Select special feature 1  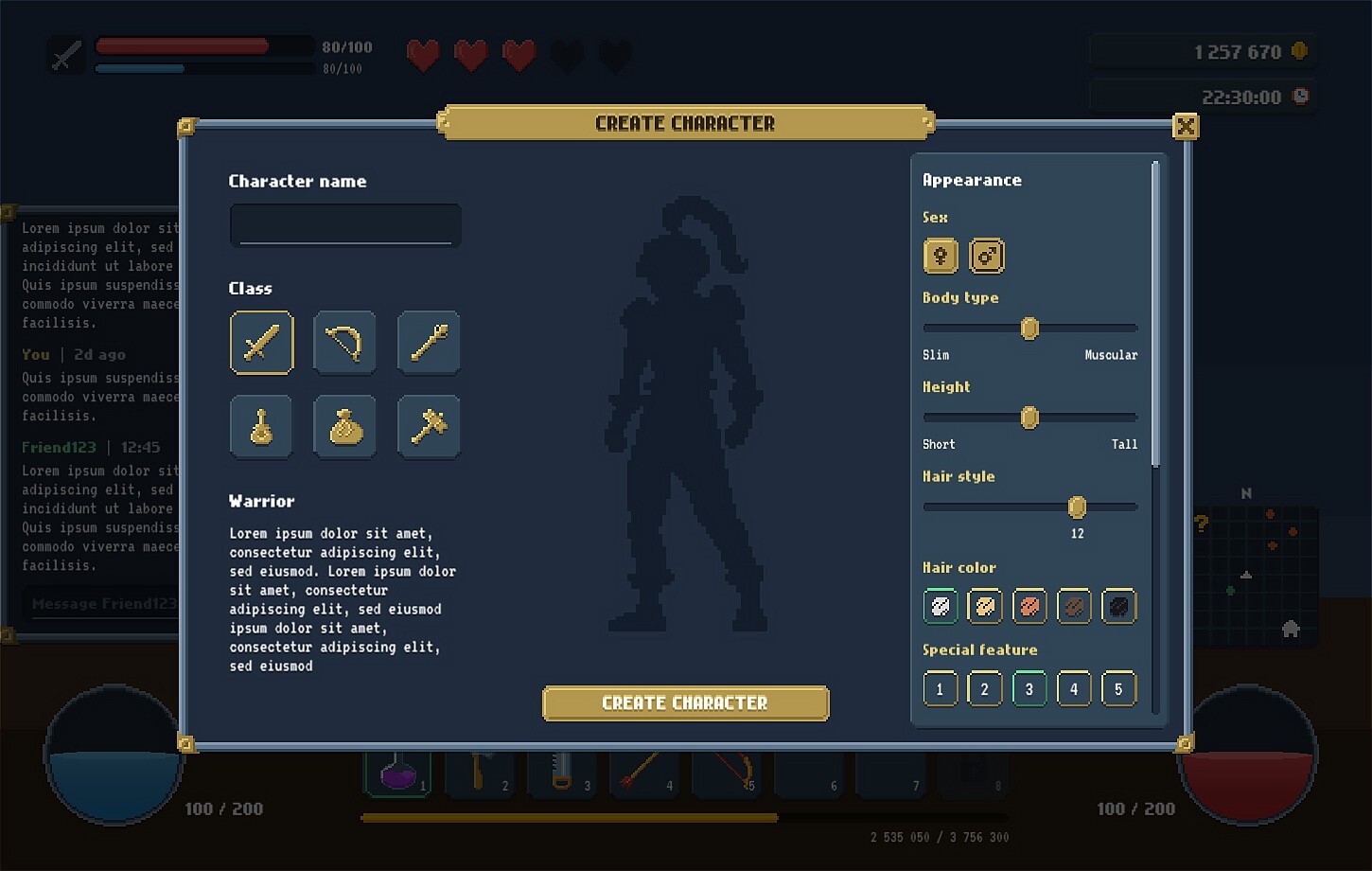tap(940, 688)
